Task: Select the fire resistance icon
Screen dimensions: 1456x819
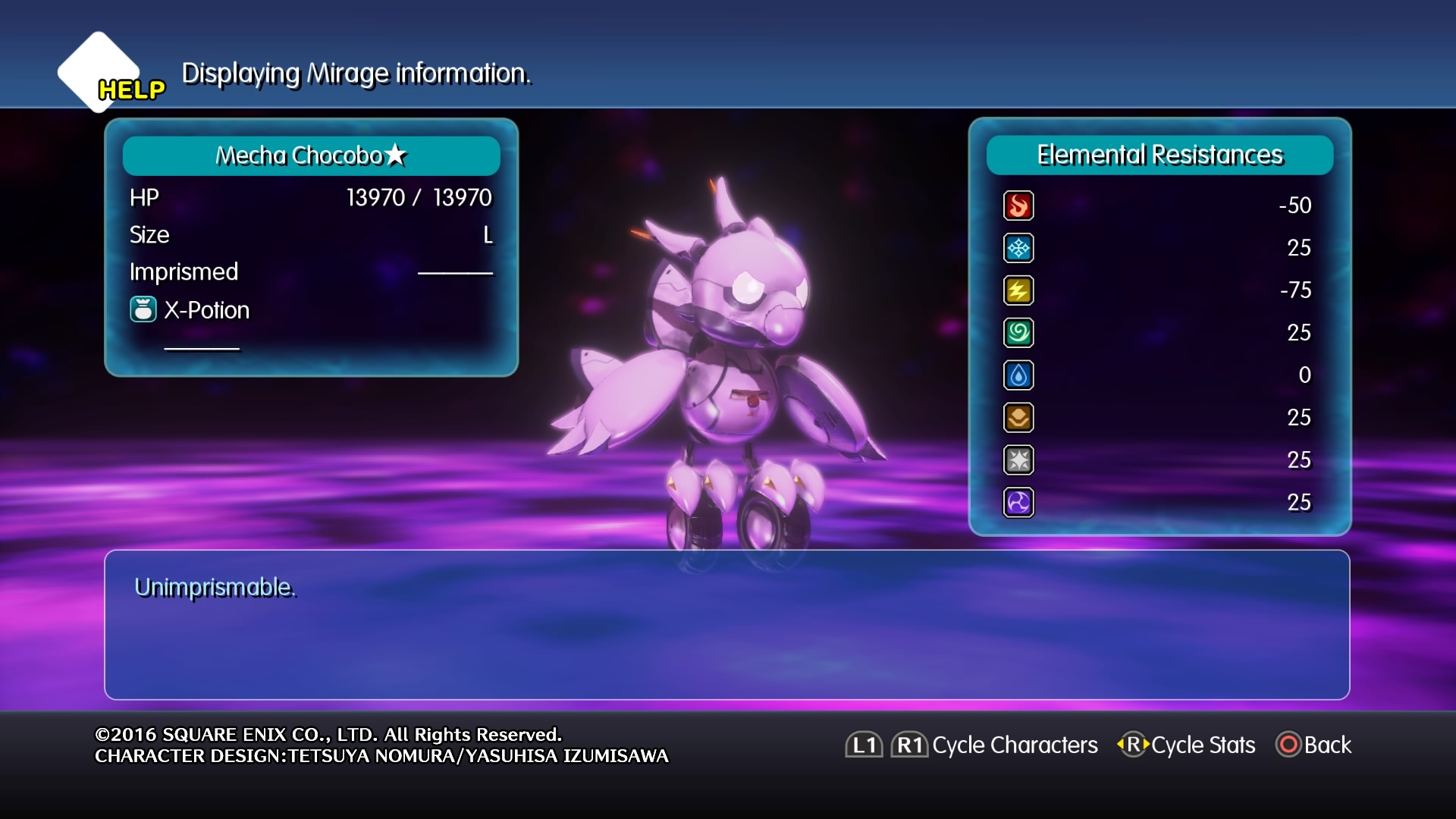Action: 1018,206
